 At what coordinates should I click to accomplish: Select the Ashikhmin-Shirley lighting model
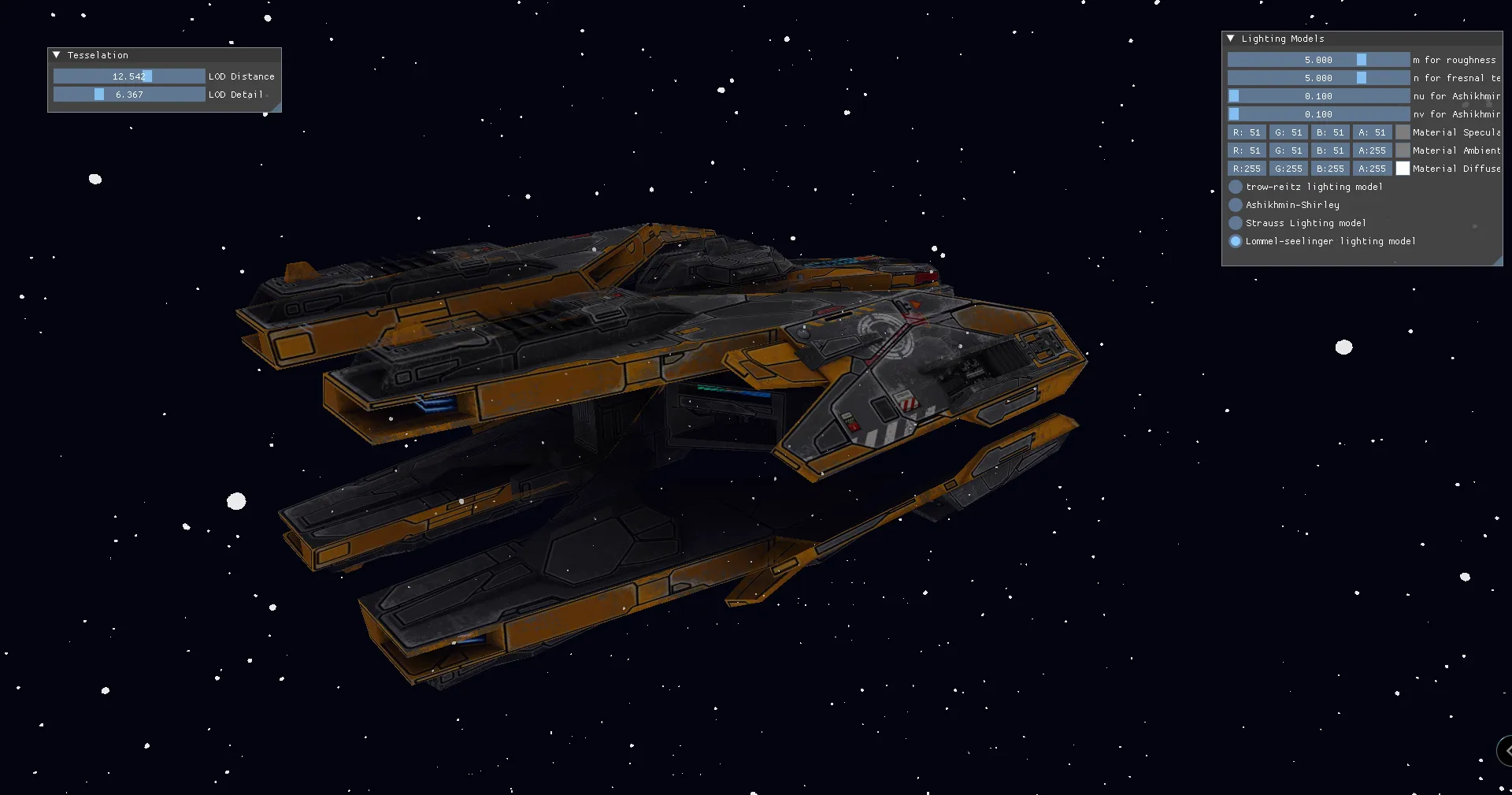click(x=1236, y=205)
